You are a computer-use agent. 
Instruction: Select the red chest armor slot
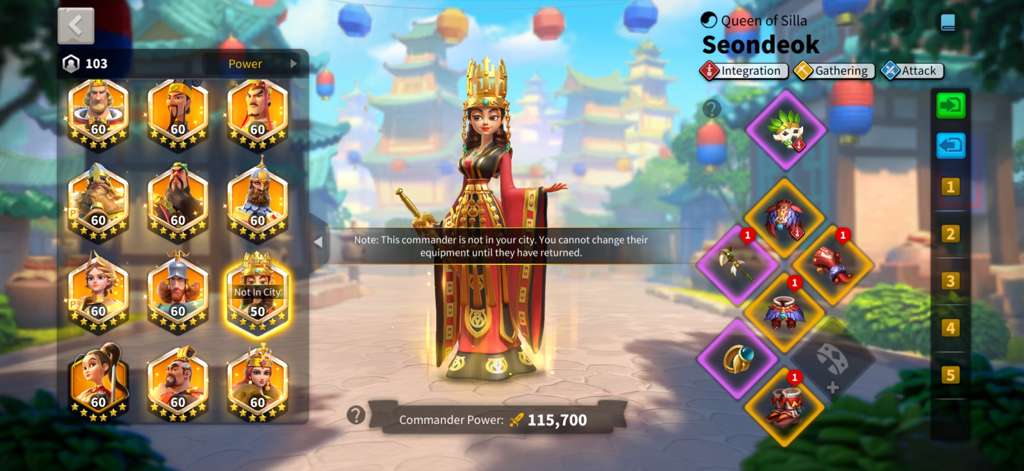786,216
